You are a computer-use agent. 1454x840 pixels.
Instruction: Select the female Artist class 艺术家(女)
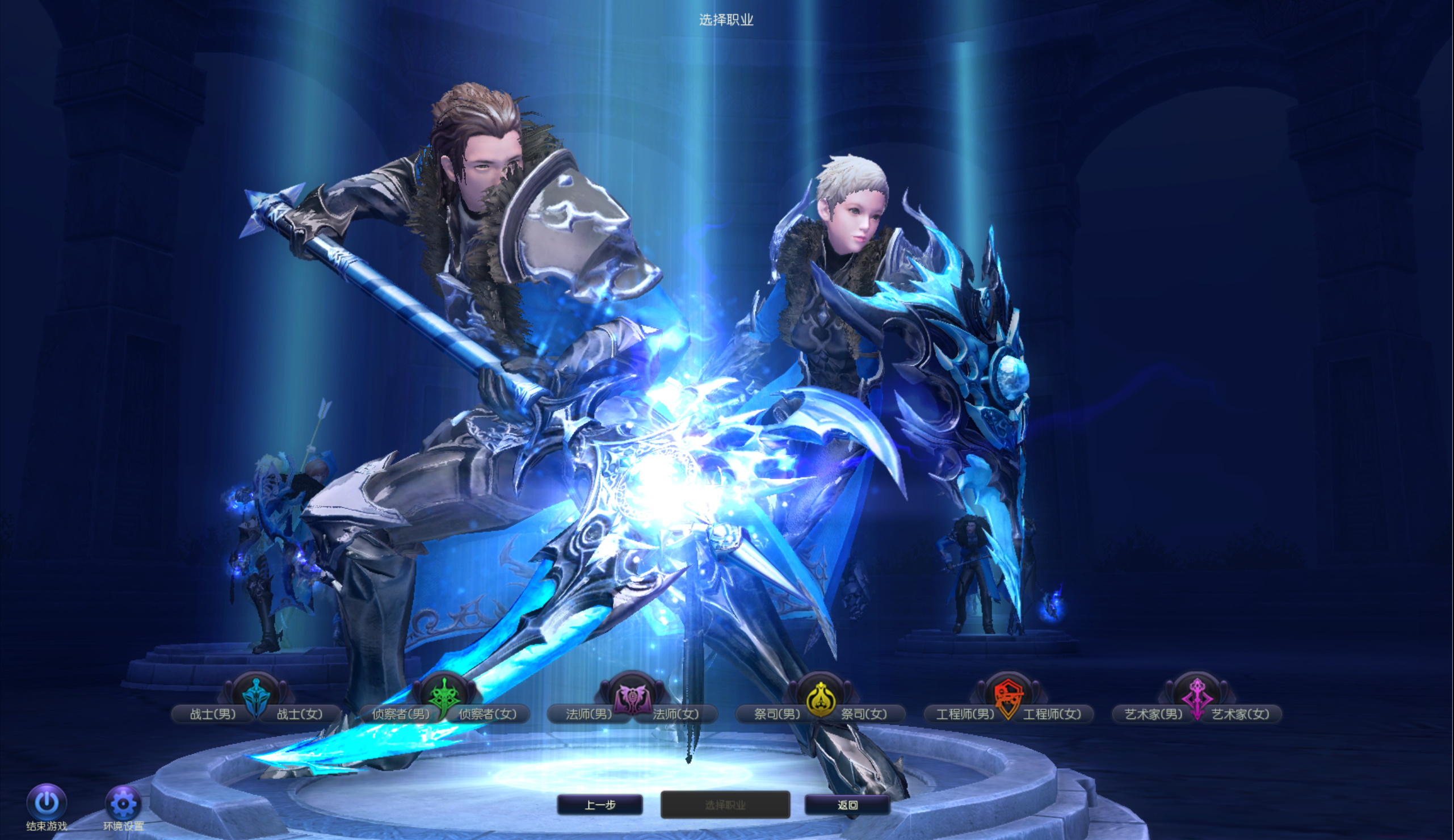[1241, 714]
